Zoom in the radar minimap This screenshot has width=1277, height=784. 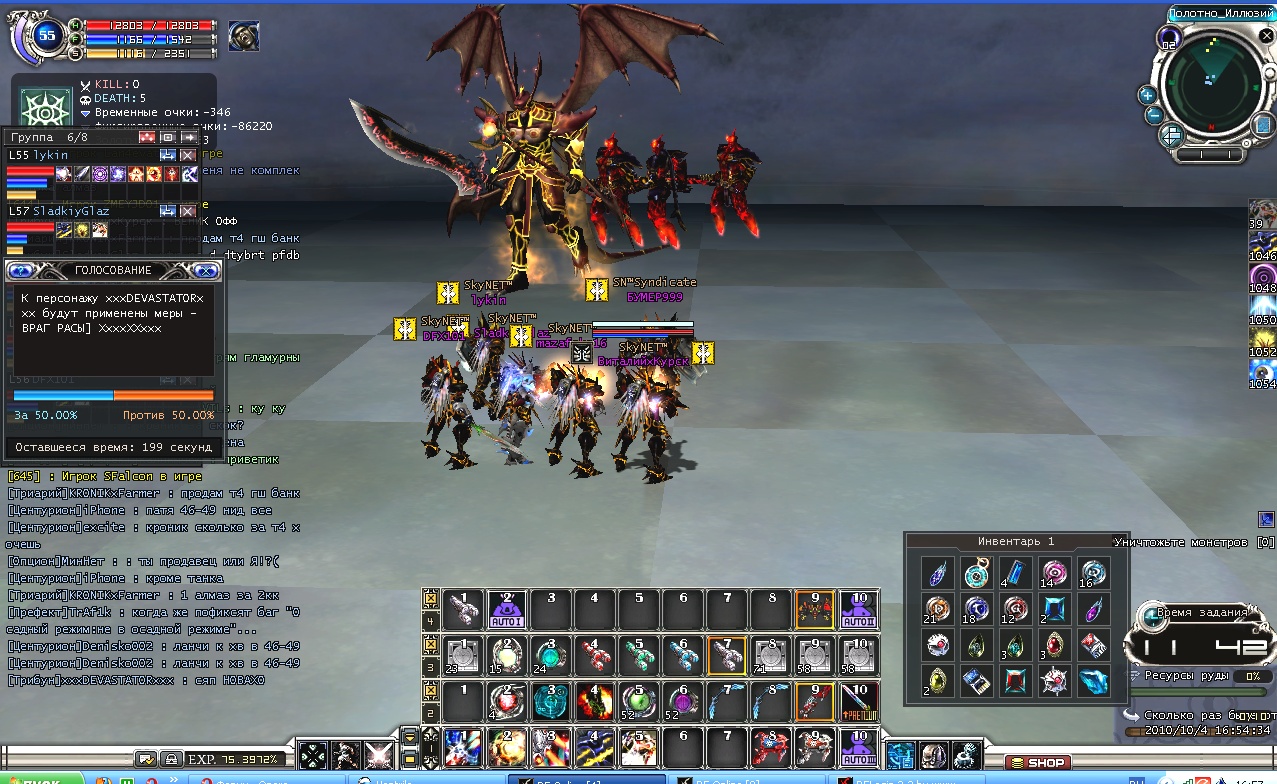pyautogui.click(x=1147, y=95)
